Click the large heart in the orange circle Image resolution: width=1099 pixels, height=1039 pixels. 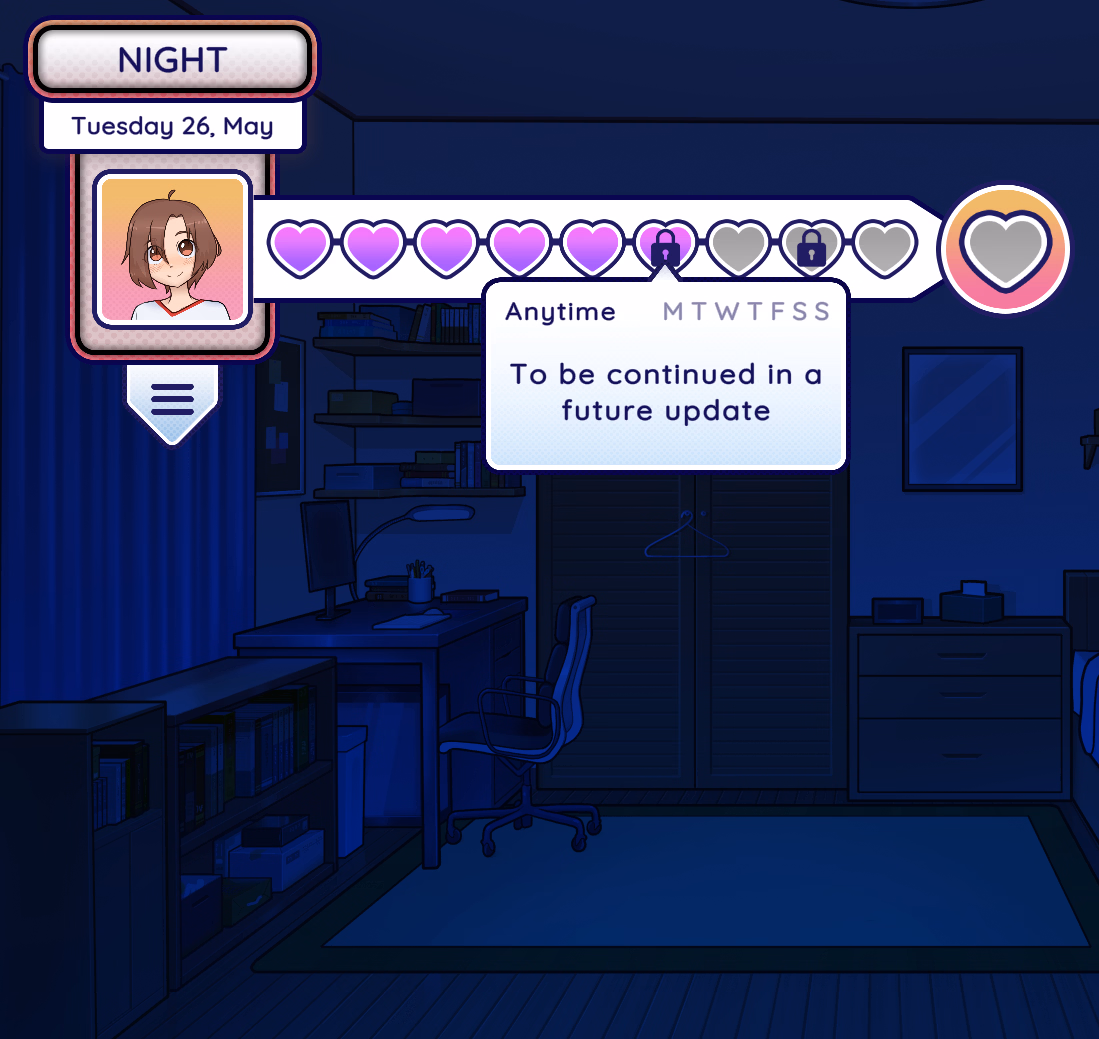point(1007,248)
